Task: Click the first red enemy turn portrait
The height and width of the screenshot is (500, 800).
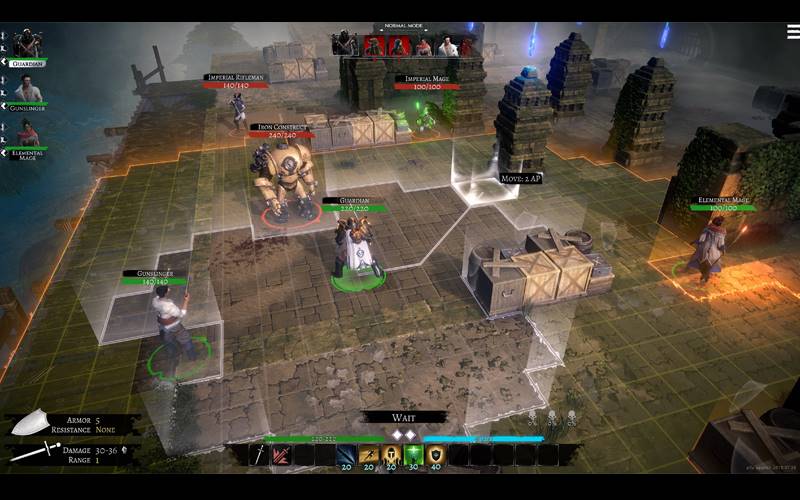Action: pos(373,45)
